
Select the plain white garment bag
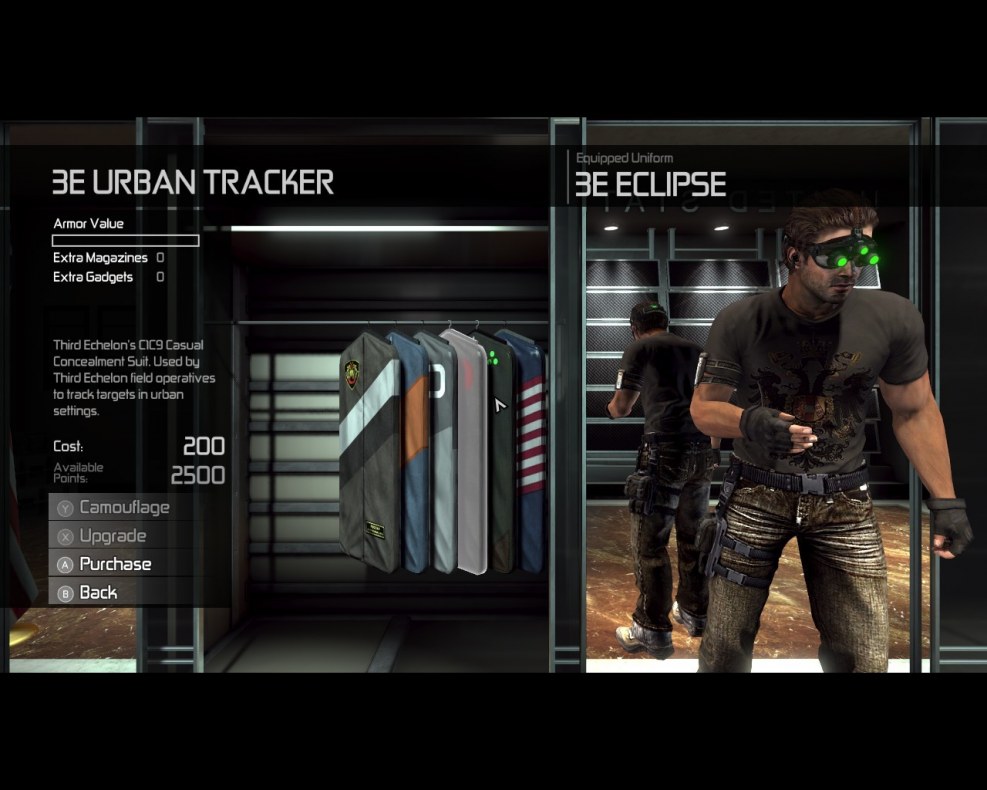coord(466,450)
